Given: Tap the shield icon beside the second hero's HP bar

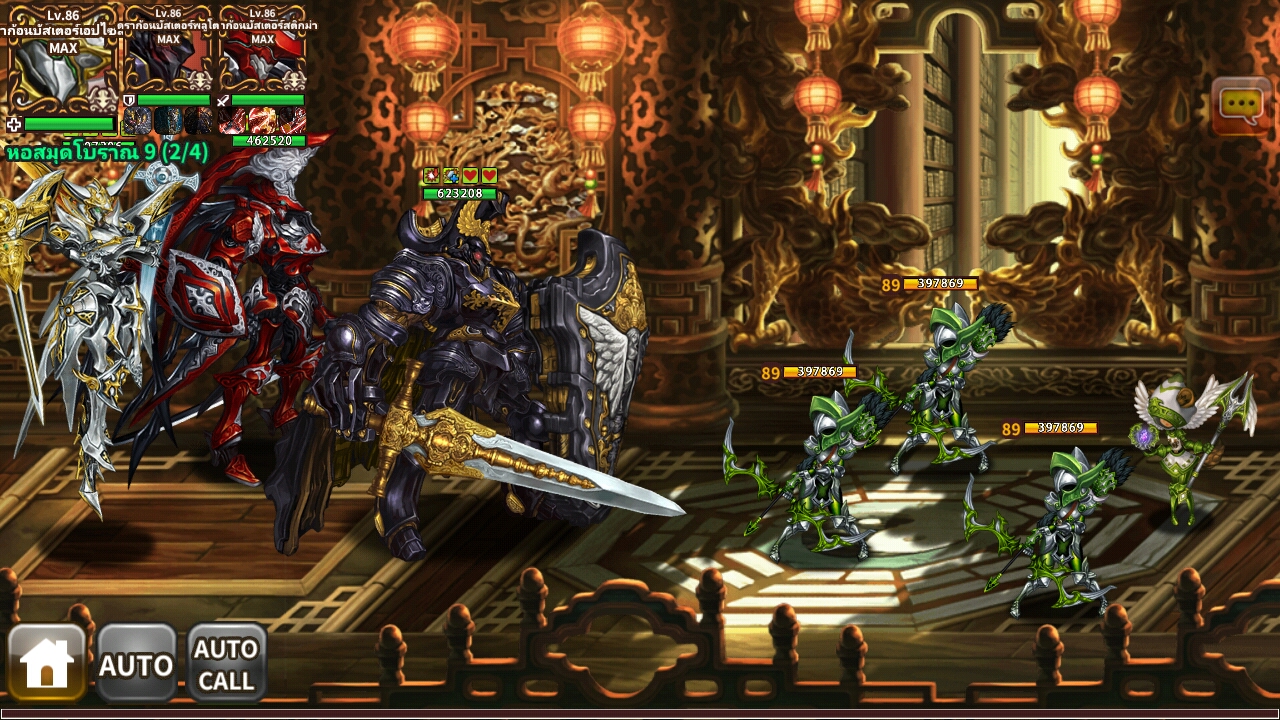Looking at the screenshot, I should click(129, 99).
